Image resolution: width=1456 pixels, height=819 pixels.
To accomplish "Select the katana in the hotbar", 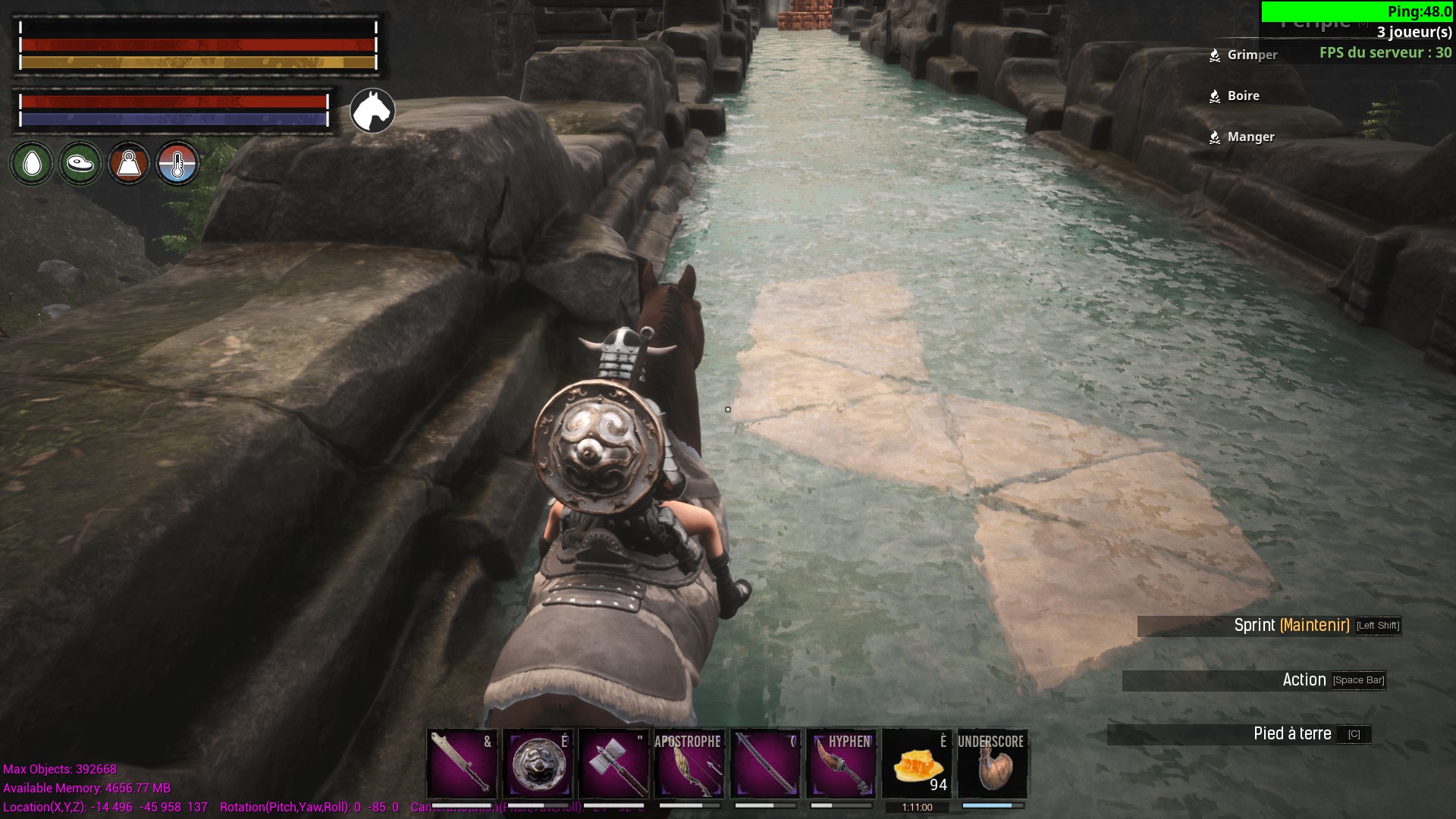I will pos(766,764).
